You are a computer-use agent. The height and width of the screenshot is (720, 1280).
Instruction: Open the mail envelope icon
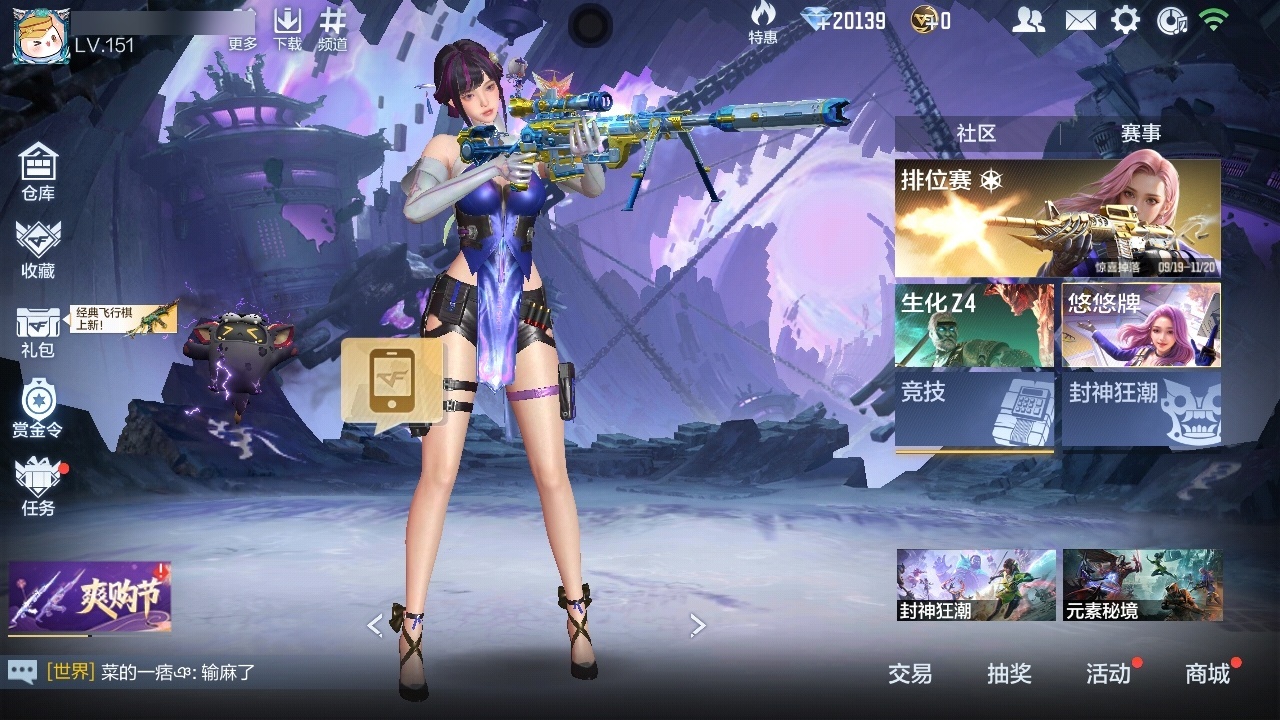(1080, 20)
